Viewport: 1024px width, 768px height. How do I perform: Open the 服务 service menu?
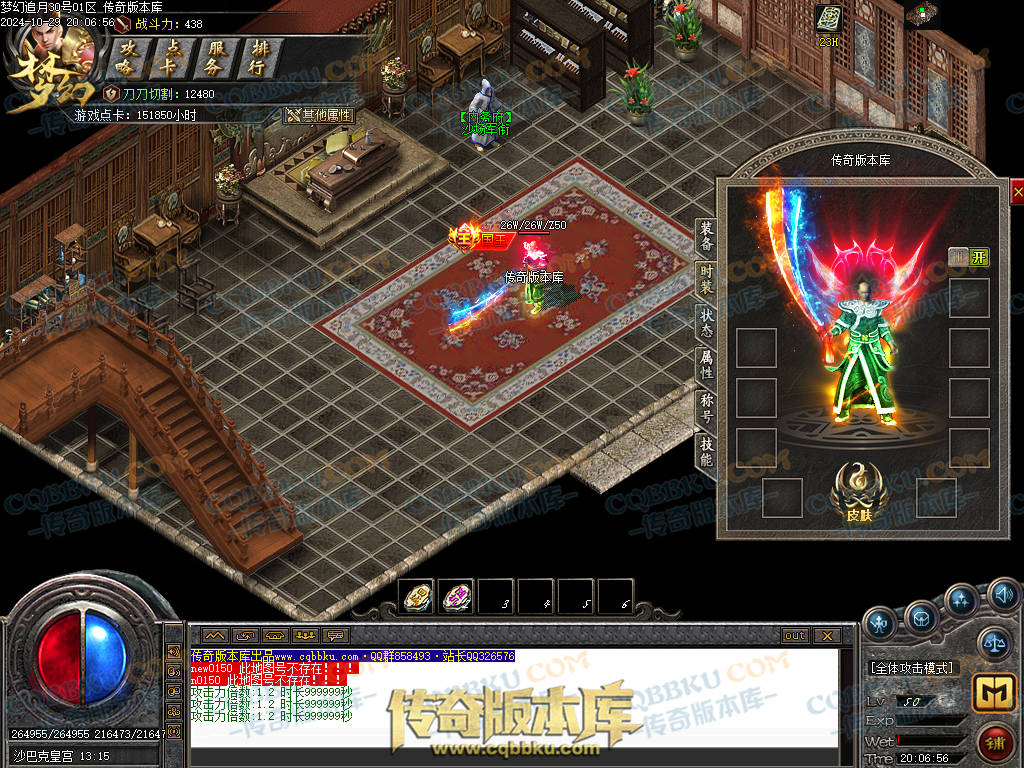pos(214,58)
